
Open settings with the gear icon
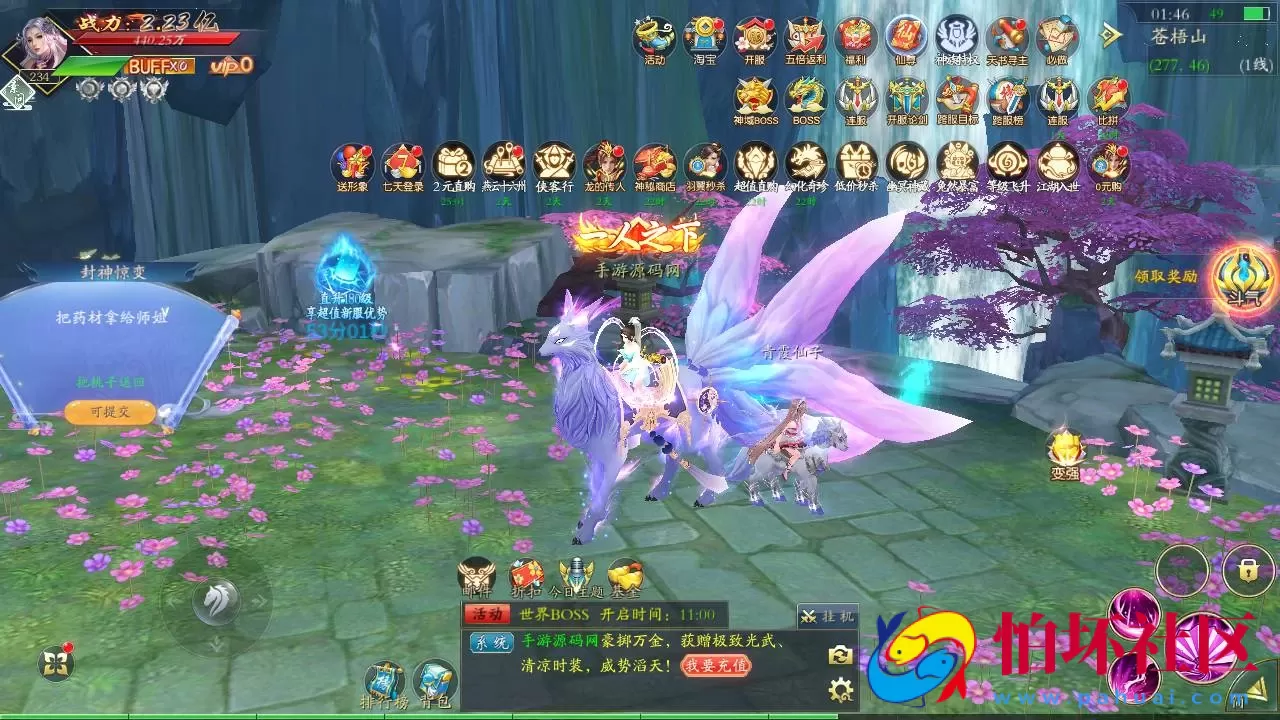(x=840, y=689)
